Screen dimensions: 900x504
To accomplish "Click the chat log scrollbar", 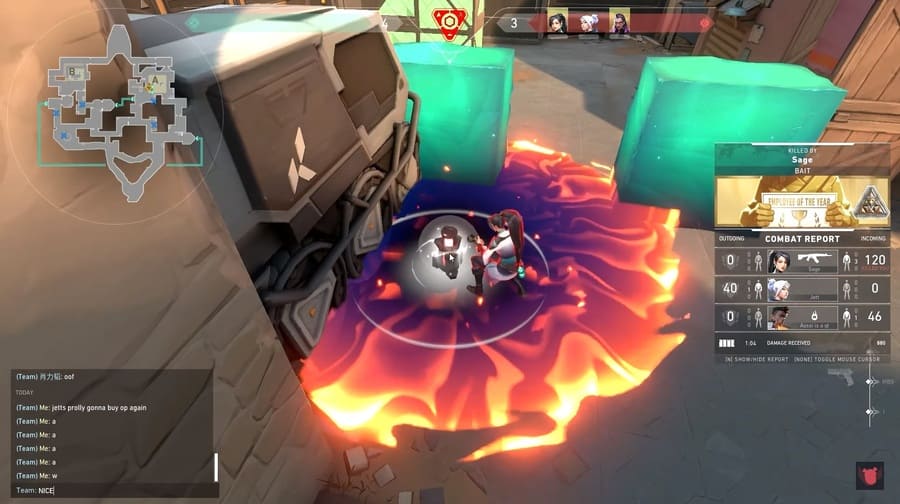I will (216, 467).
